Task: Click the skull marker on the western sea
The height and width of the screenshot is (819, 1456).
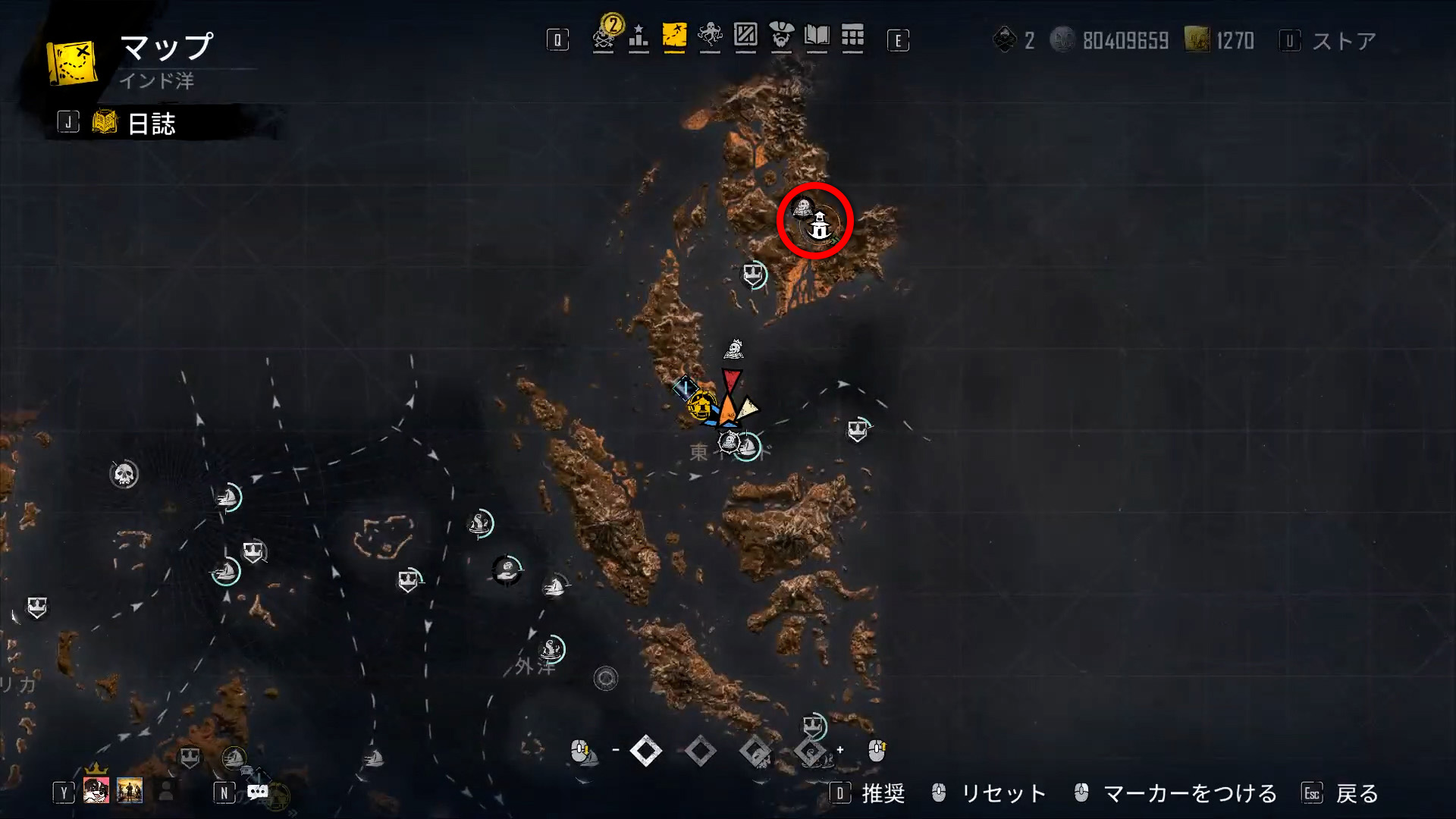Action: [124, 475]
